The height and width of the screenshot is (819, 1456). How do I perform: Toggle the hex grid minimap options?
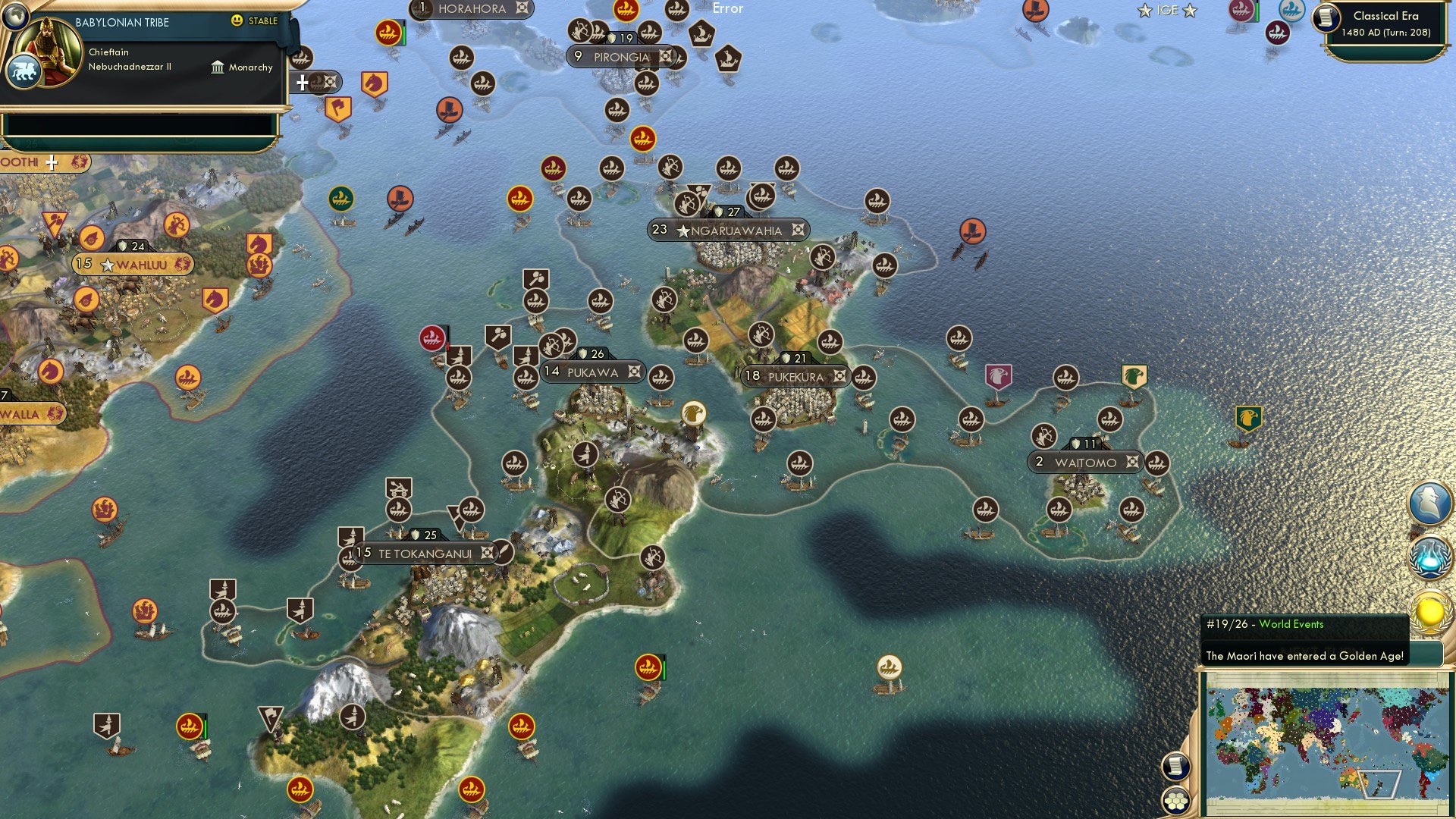point(1175,800)
